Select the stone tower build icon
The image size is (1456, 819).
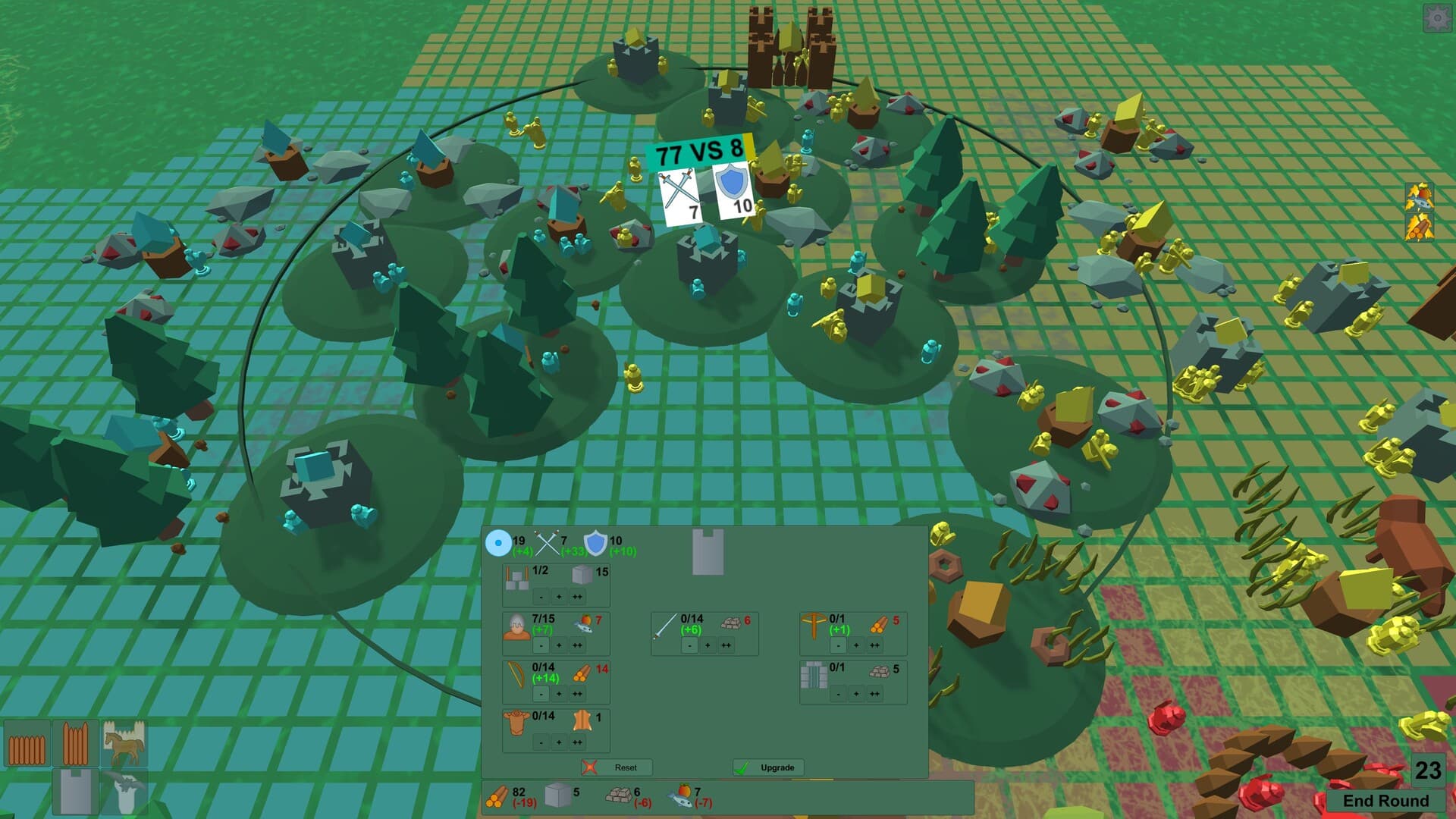click(75, 791)
